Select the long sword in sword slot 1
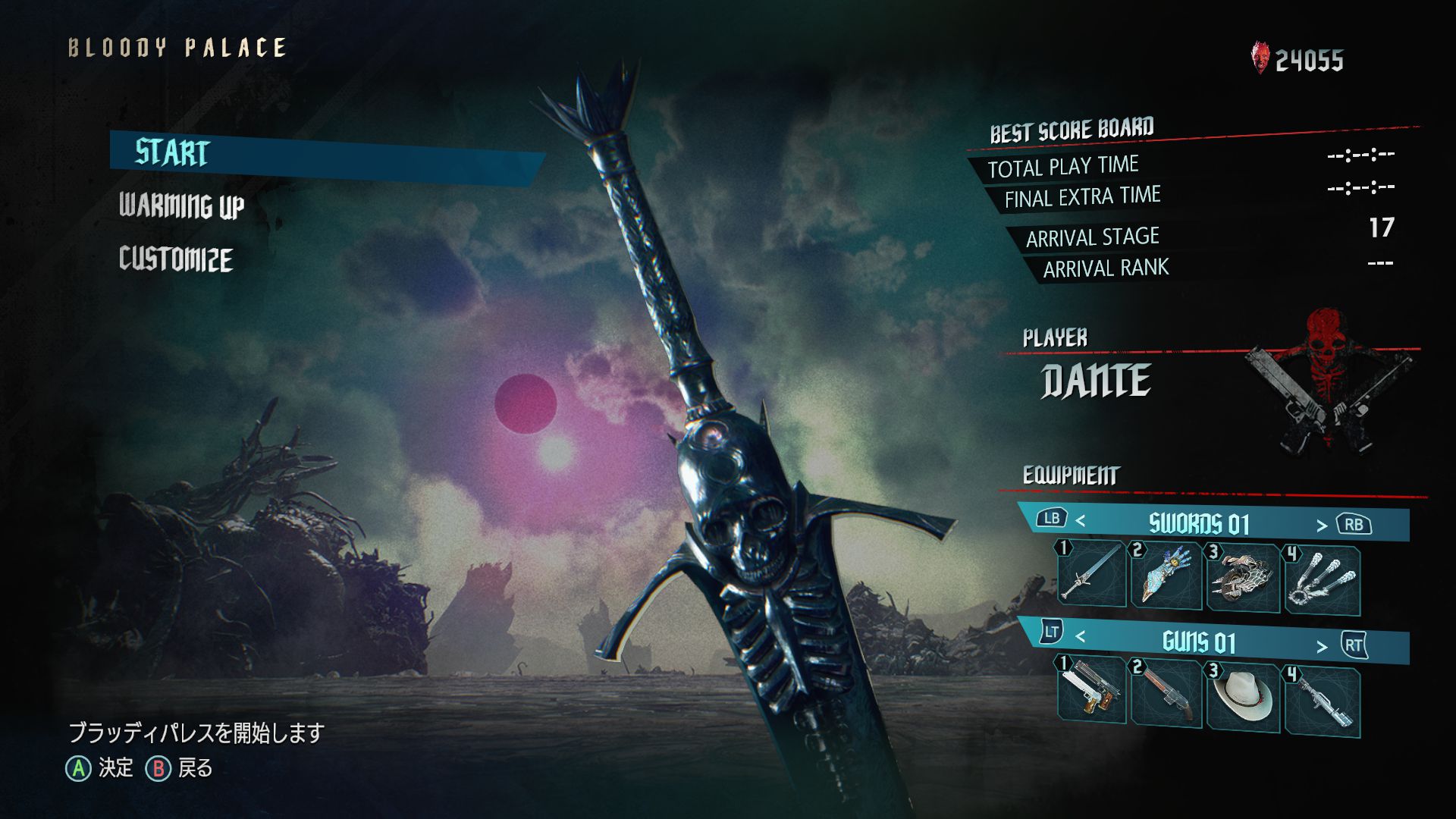1456x819 pixels. (x=1092, y=574)
